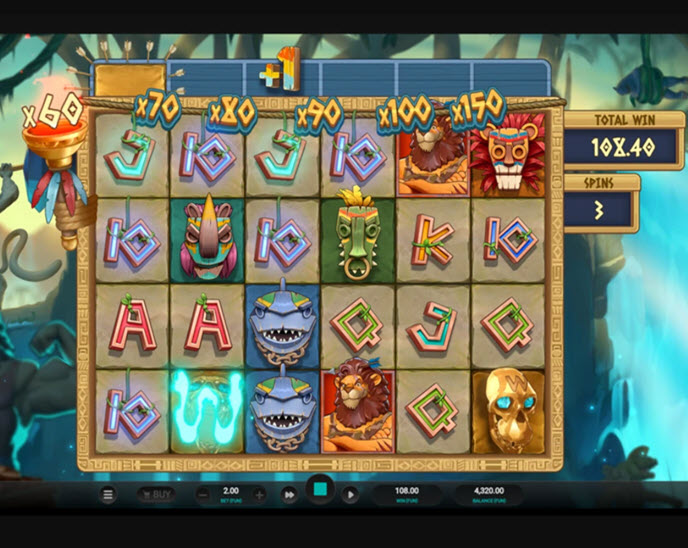Toggle the fast-forward turbo spin button
This screenshot has height=548, width=688.
tap(289, 494)
